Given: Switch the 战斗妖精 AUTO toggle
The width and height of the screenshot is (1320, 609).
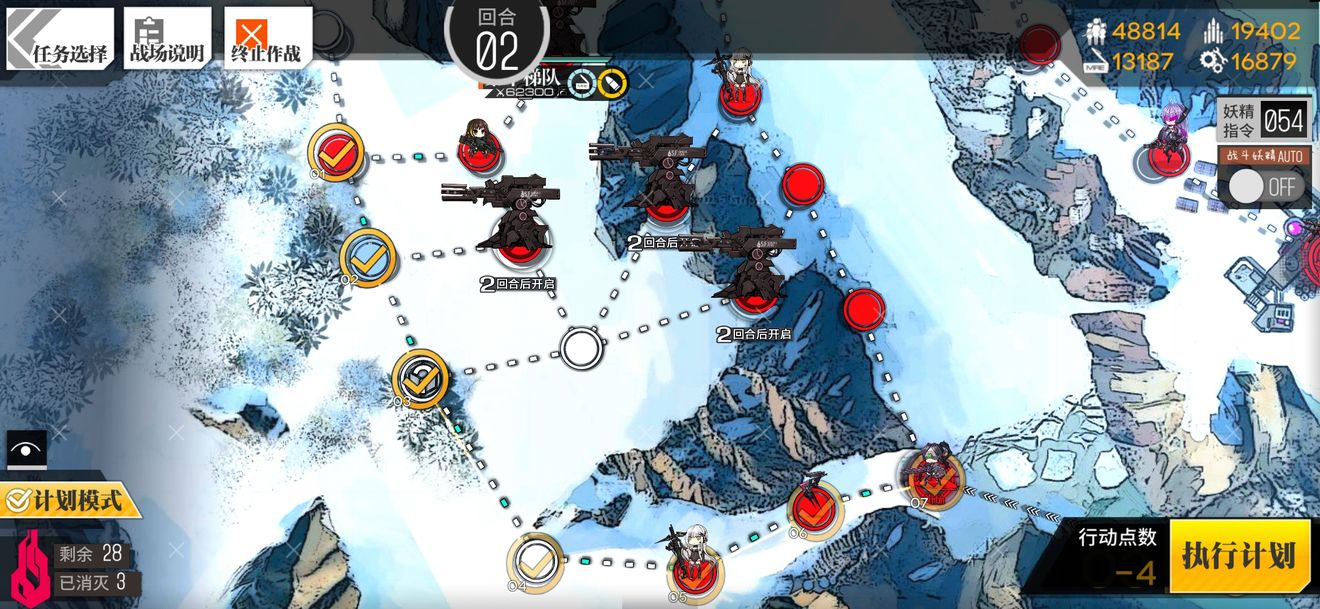Looking at the screenshot, I should tap(1263, 186).
